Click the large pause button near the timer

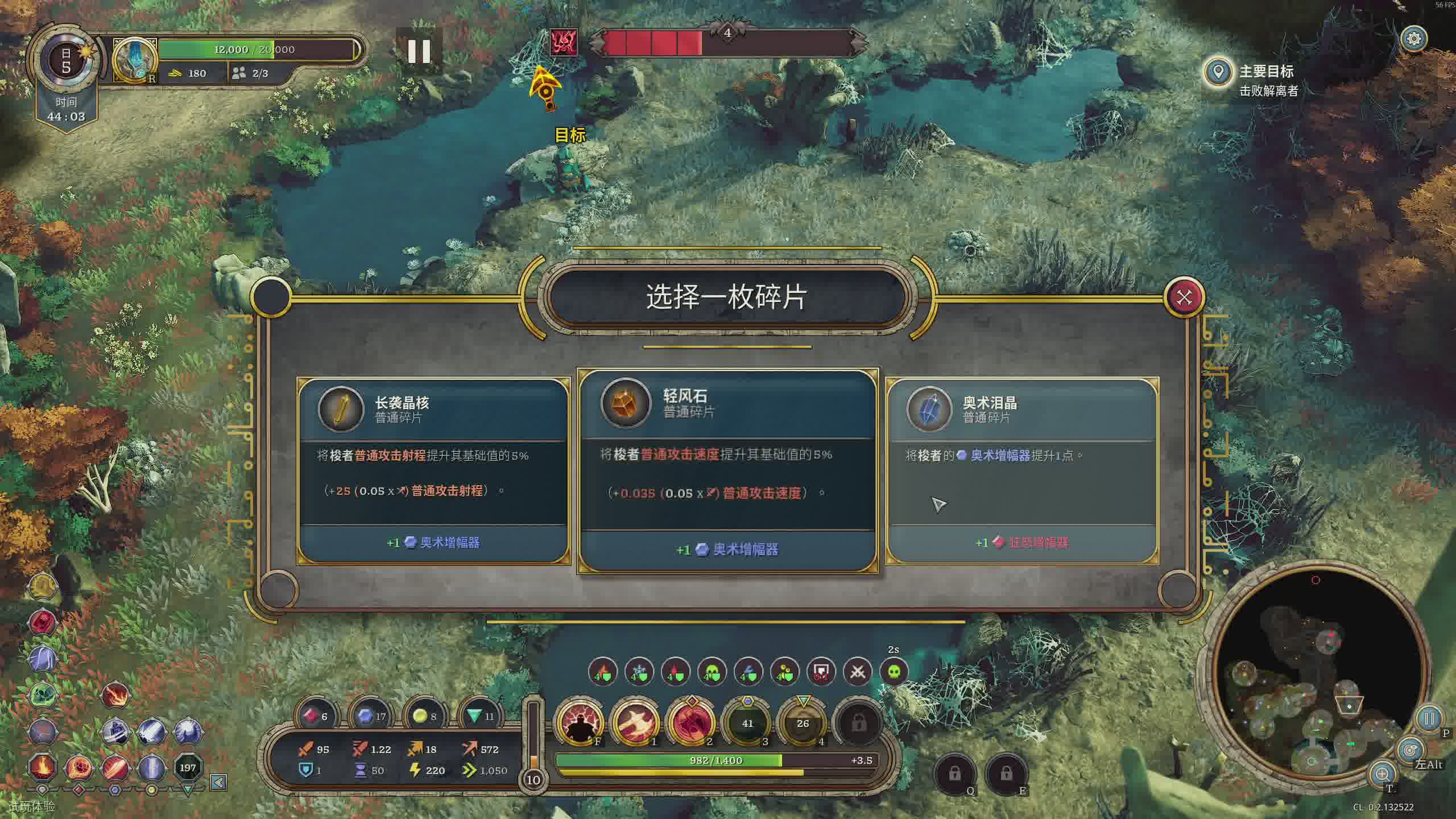coord(419,51)
